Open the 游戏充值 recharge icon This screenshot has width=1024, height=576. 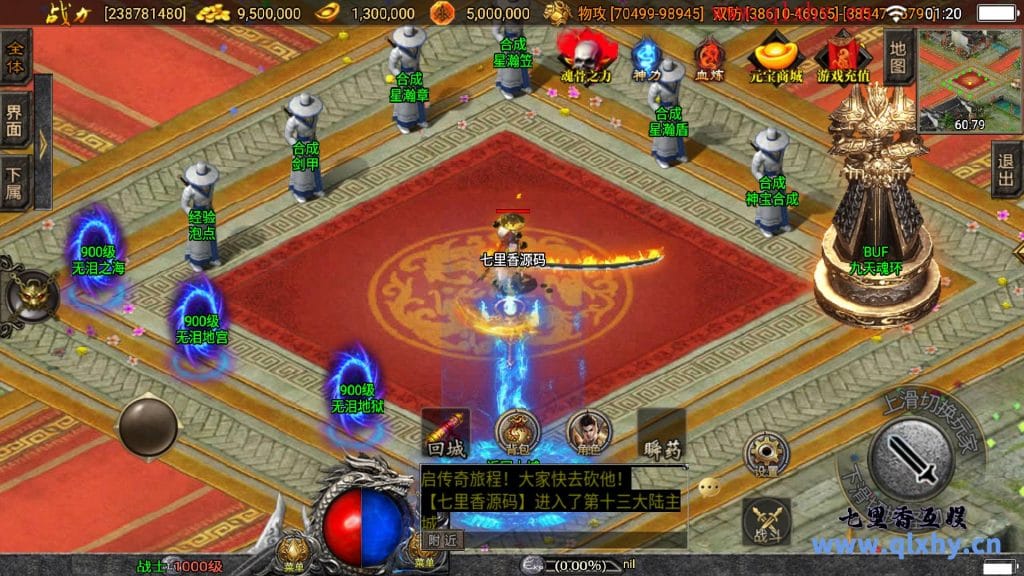point(843,58)
